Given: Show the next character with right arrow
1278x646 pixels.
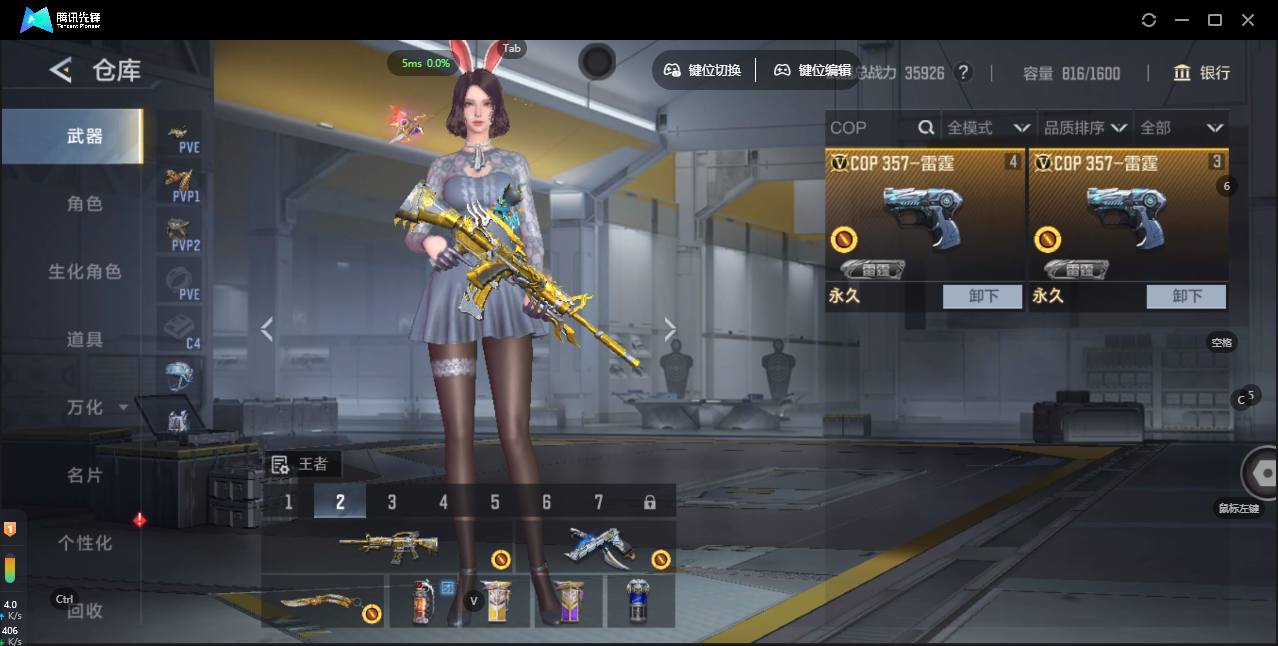Looking at the screenshot, I should point(670,329).
